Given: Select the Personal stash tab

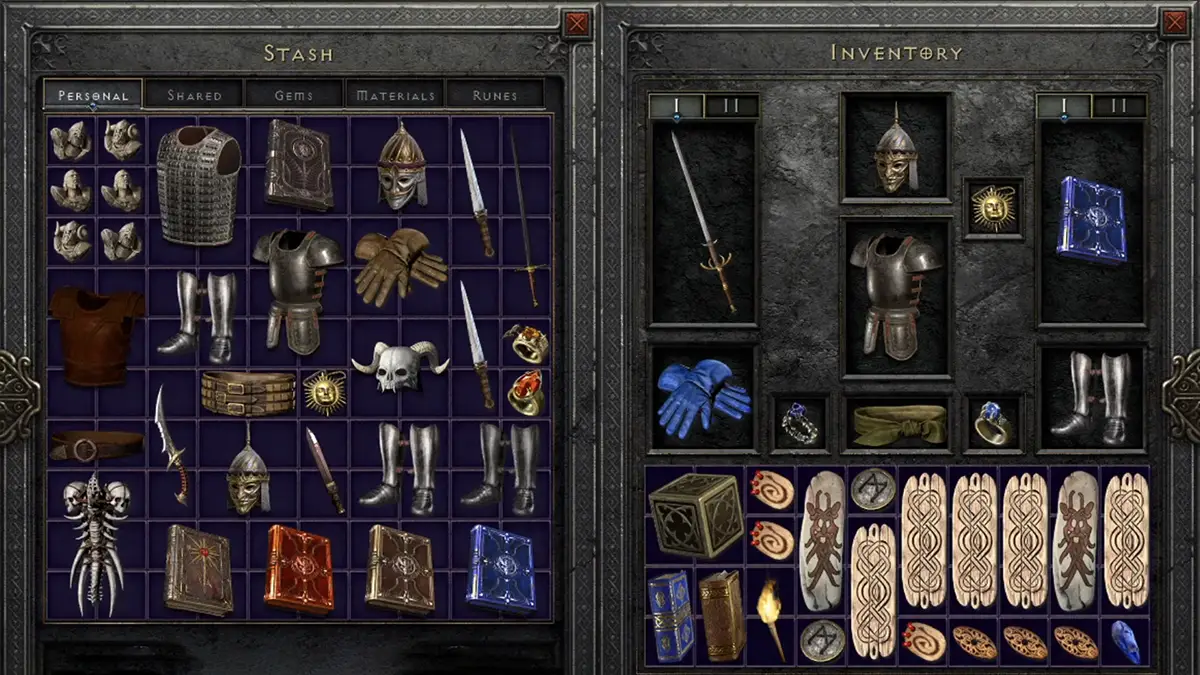Looking at the screenshot, I should coord(93,95).
